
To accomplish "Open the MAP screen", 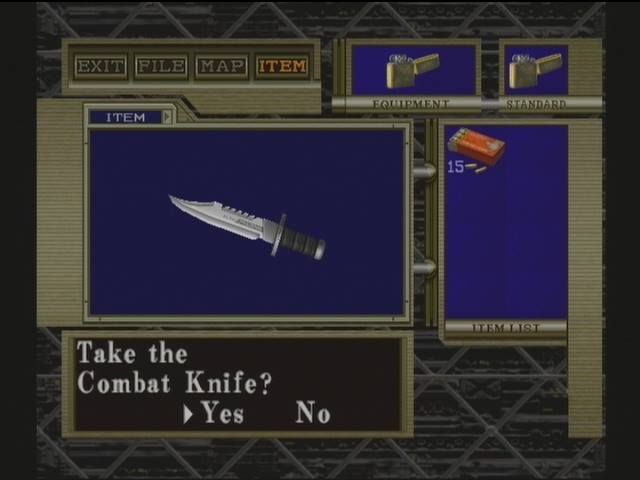I will pyautogui.click(x=221, y=67).
